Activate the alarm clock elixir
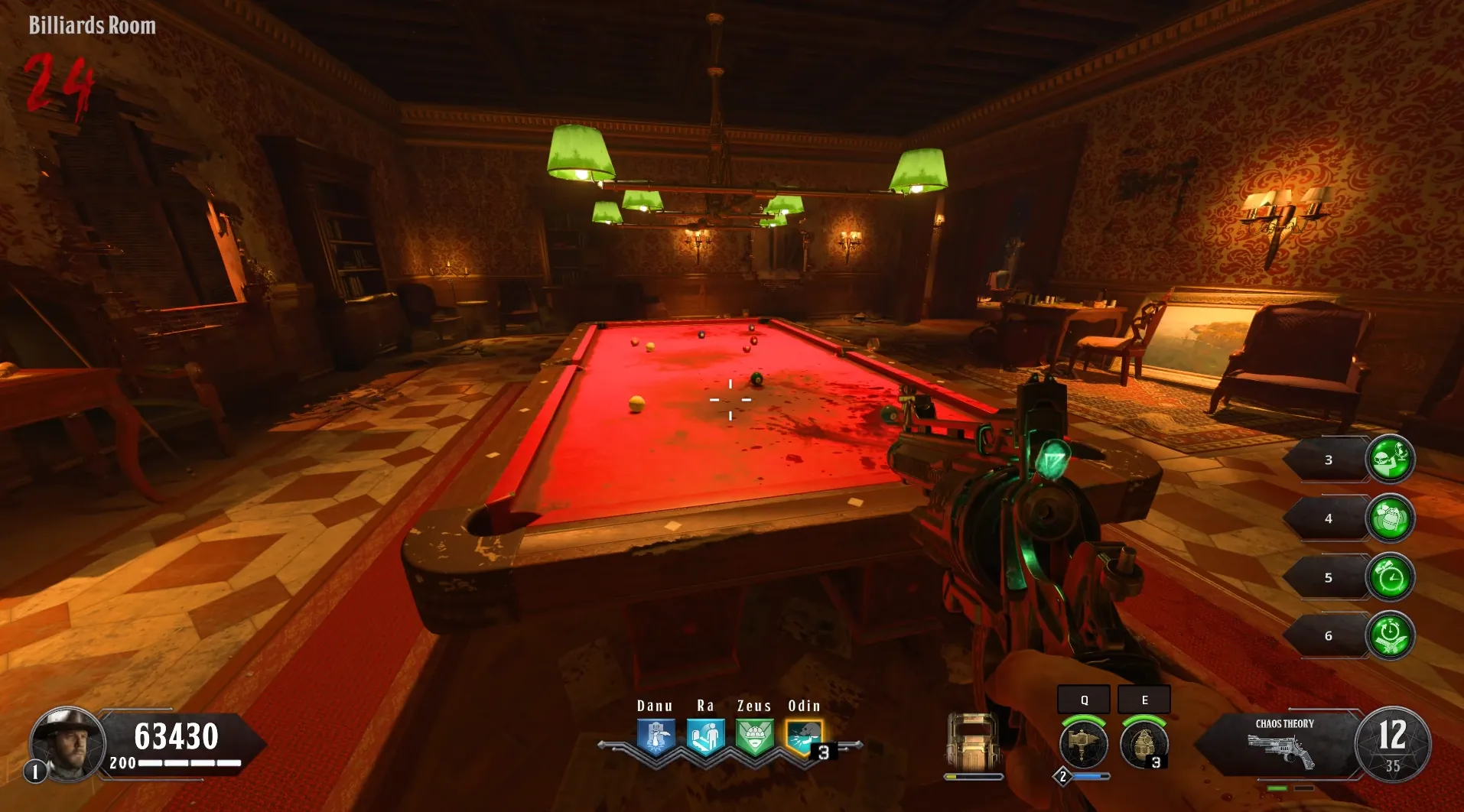This screenshot has width=1464, height=812. coord(1390,577)
